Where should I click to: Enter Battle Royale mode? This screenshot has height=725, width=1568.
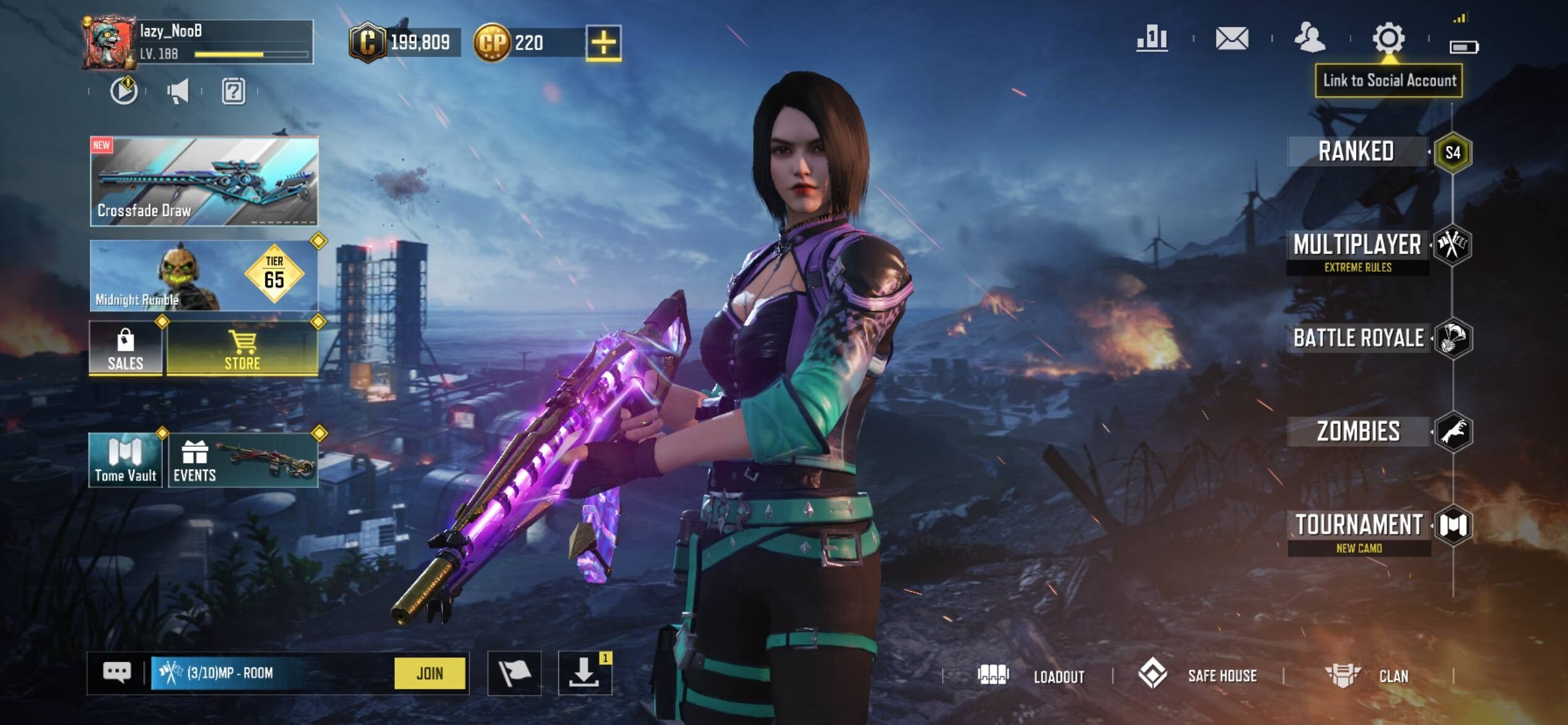pos(1359,338)
